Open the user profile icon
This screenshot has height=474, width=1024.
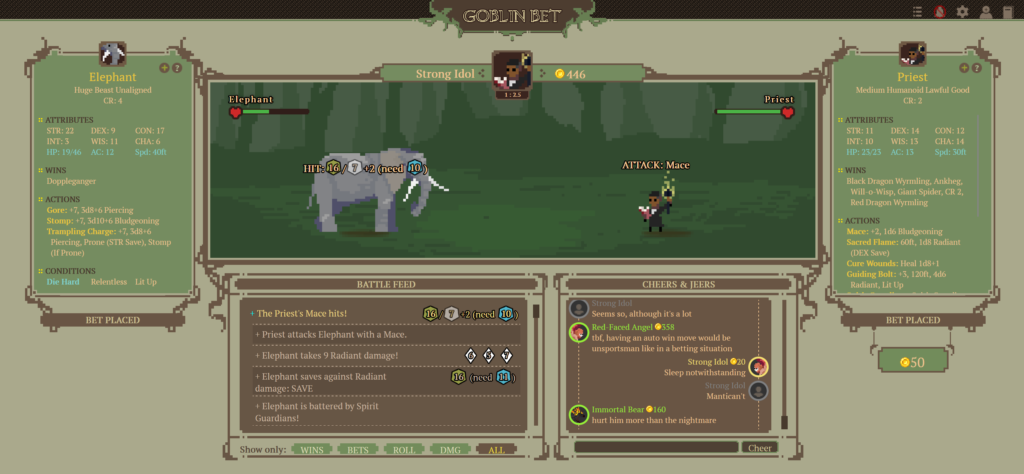point(985,11)
